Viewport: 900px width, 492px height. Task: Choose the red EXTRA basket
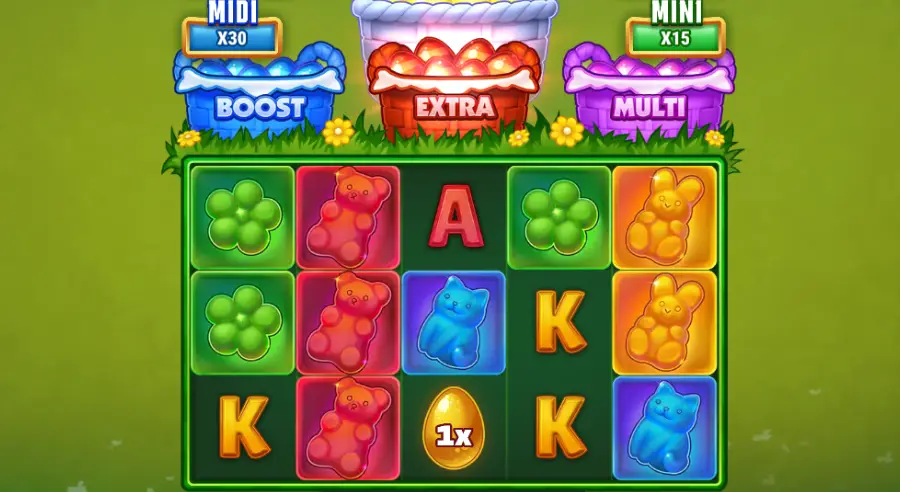click(455, 90)
